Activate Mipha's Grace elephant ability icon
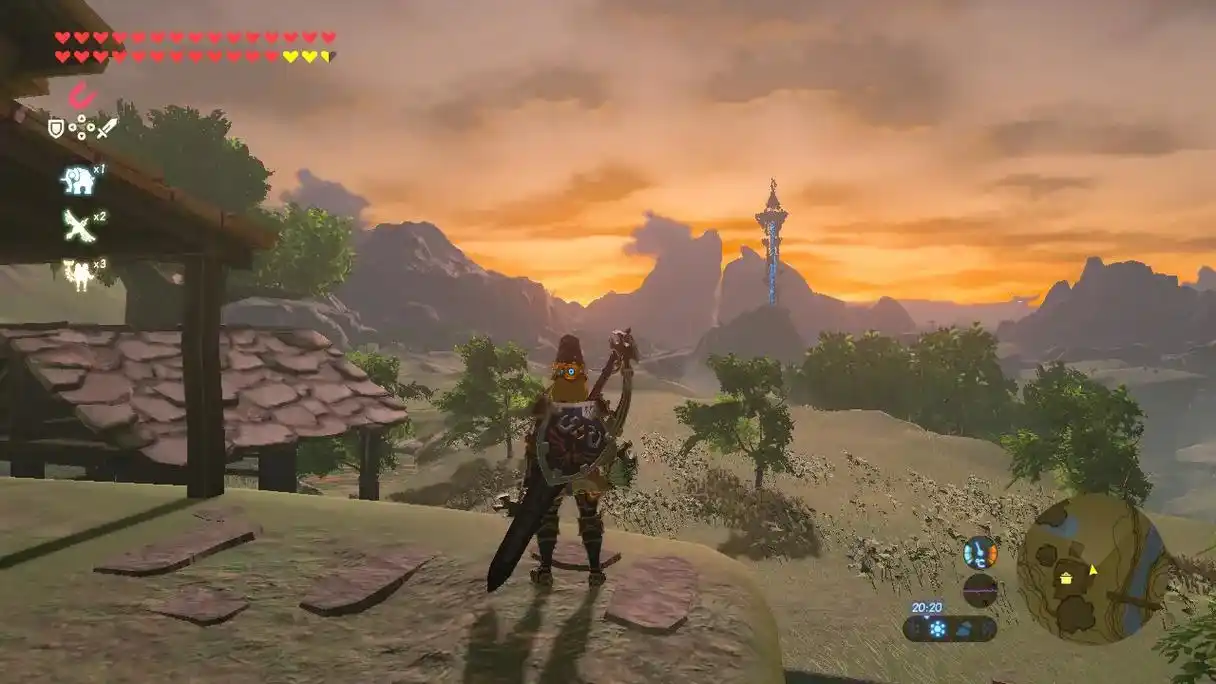The width and height of the screenshot is (1216, 684). (77, 180)
